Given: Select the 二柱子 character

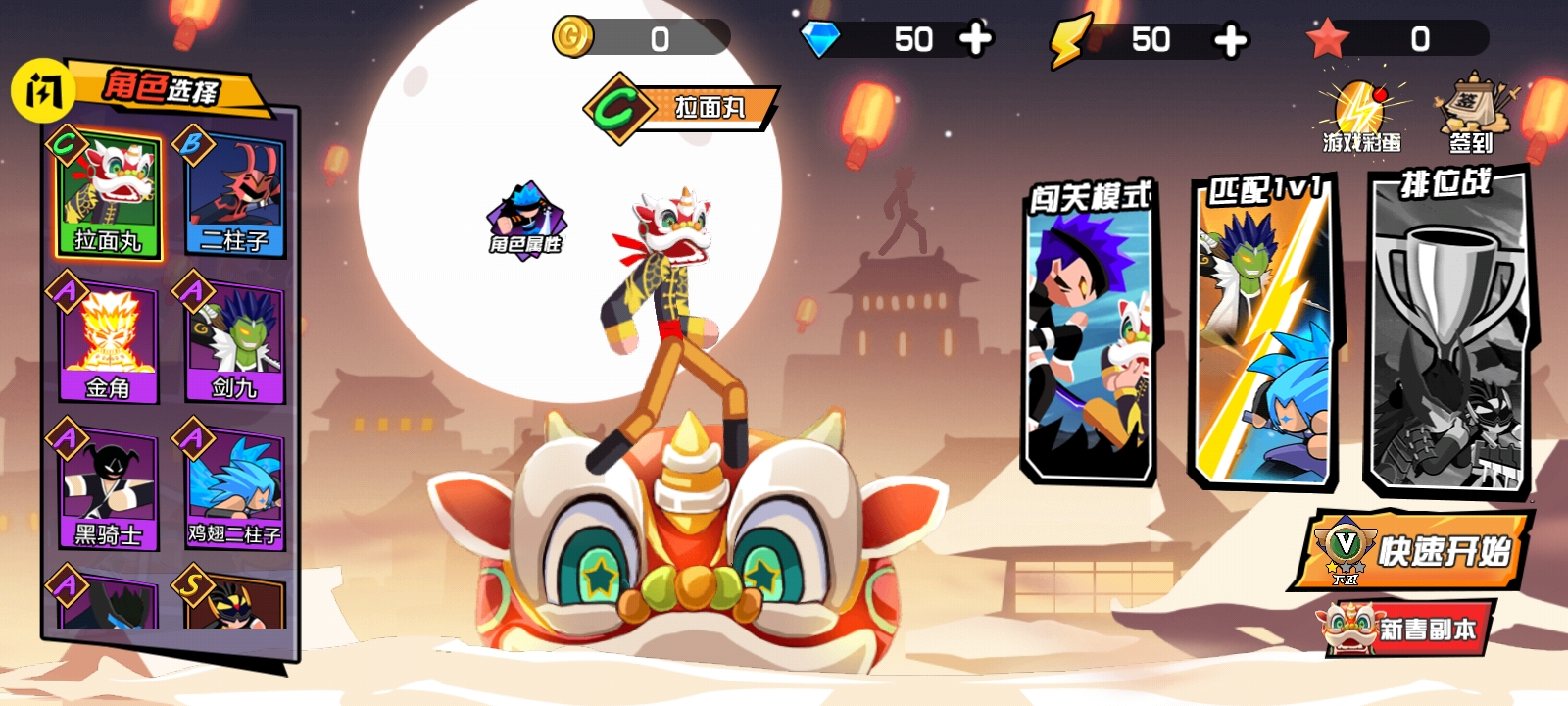Looking at the screenshot, I should (x=232, y=194).
